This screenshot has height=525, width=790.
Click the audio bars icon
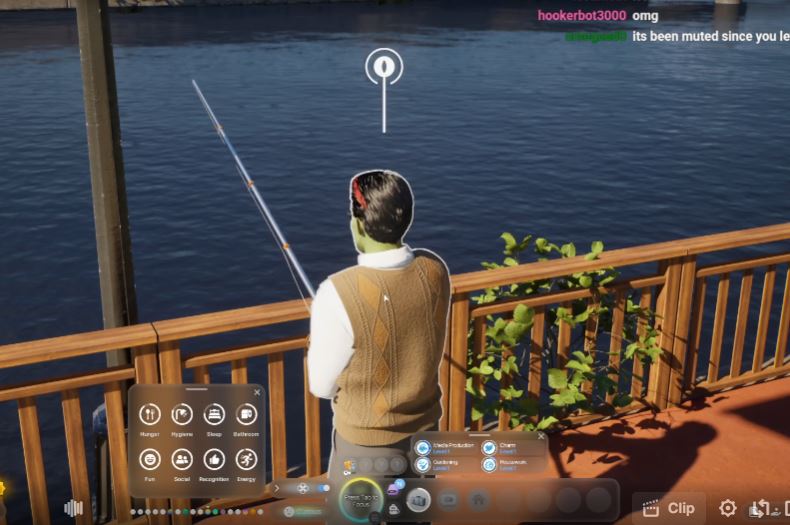coord(73,508)
